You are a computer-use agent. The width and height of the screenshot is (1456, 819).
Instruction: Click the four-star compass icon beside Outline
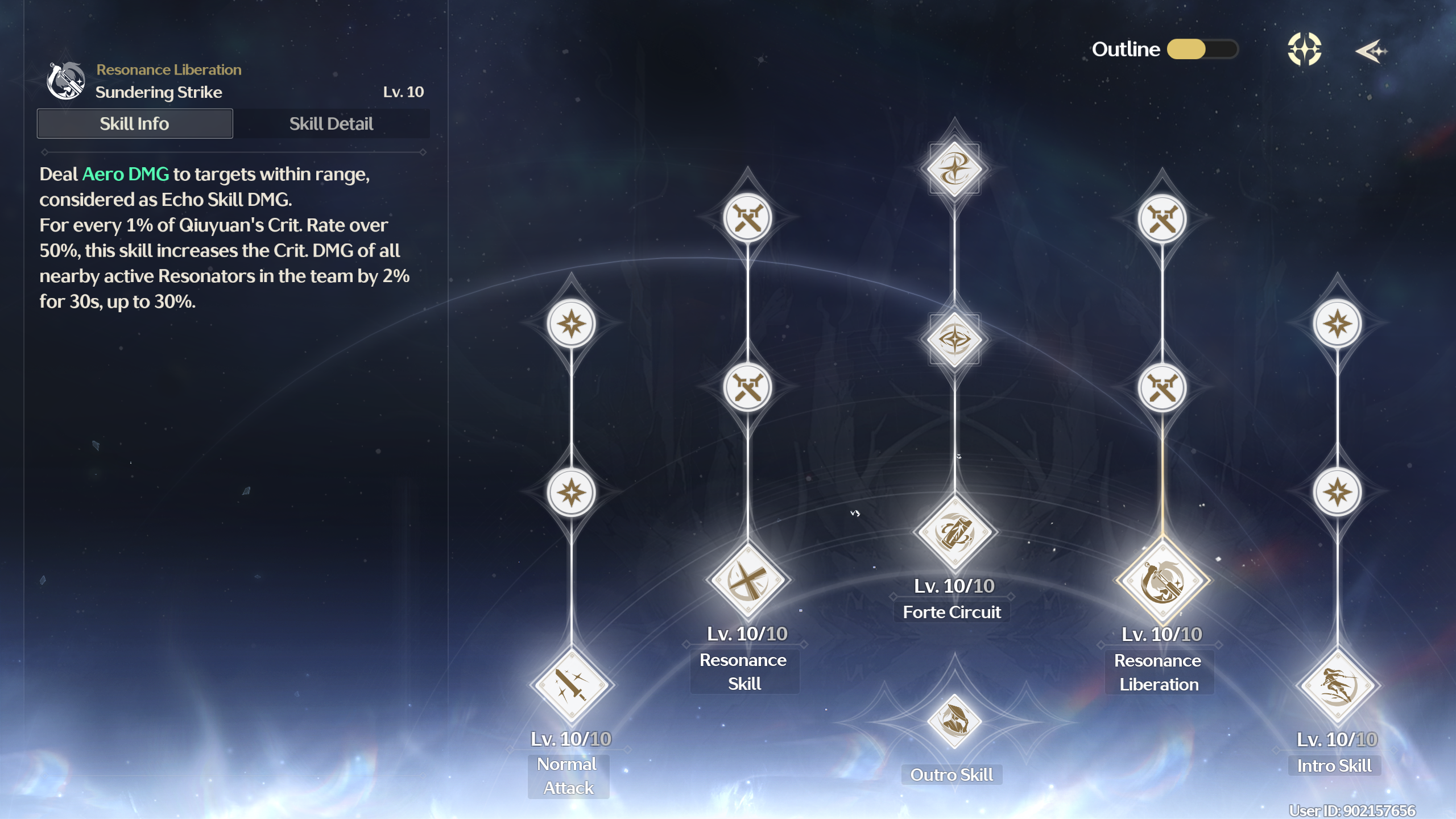1304,49
